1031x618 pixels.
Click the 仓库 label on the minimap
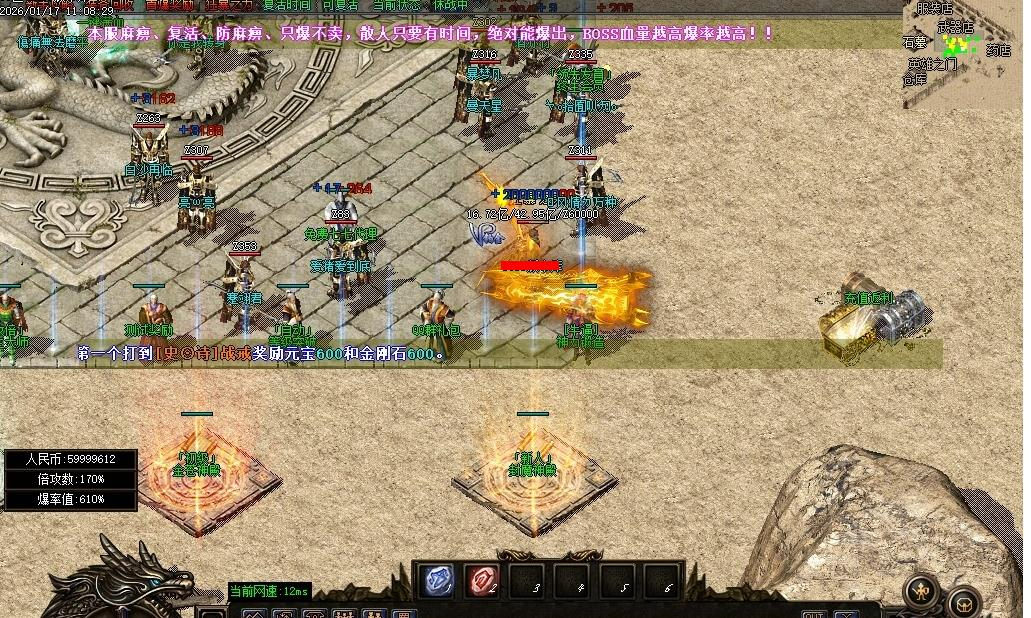914,79
